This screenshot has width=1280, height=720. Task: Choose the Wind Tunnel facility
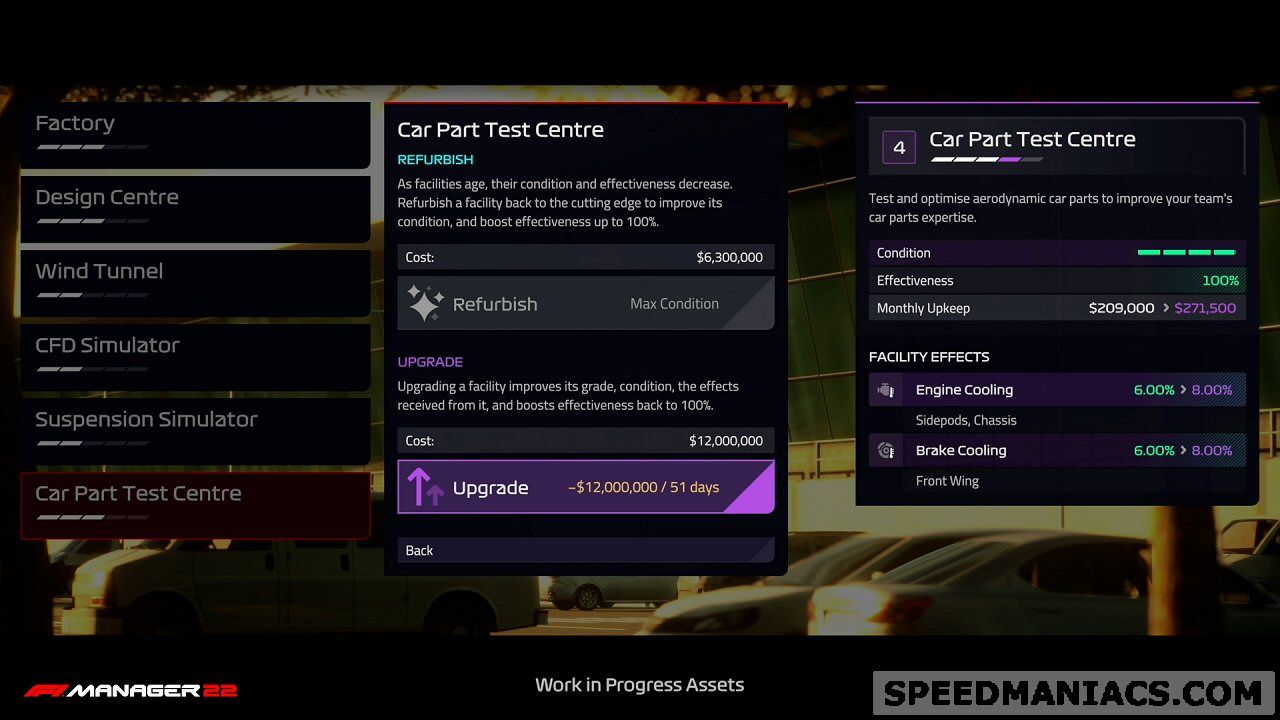(x=195, y=282)
